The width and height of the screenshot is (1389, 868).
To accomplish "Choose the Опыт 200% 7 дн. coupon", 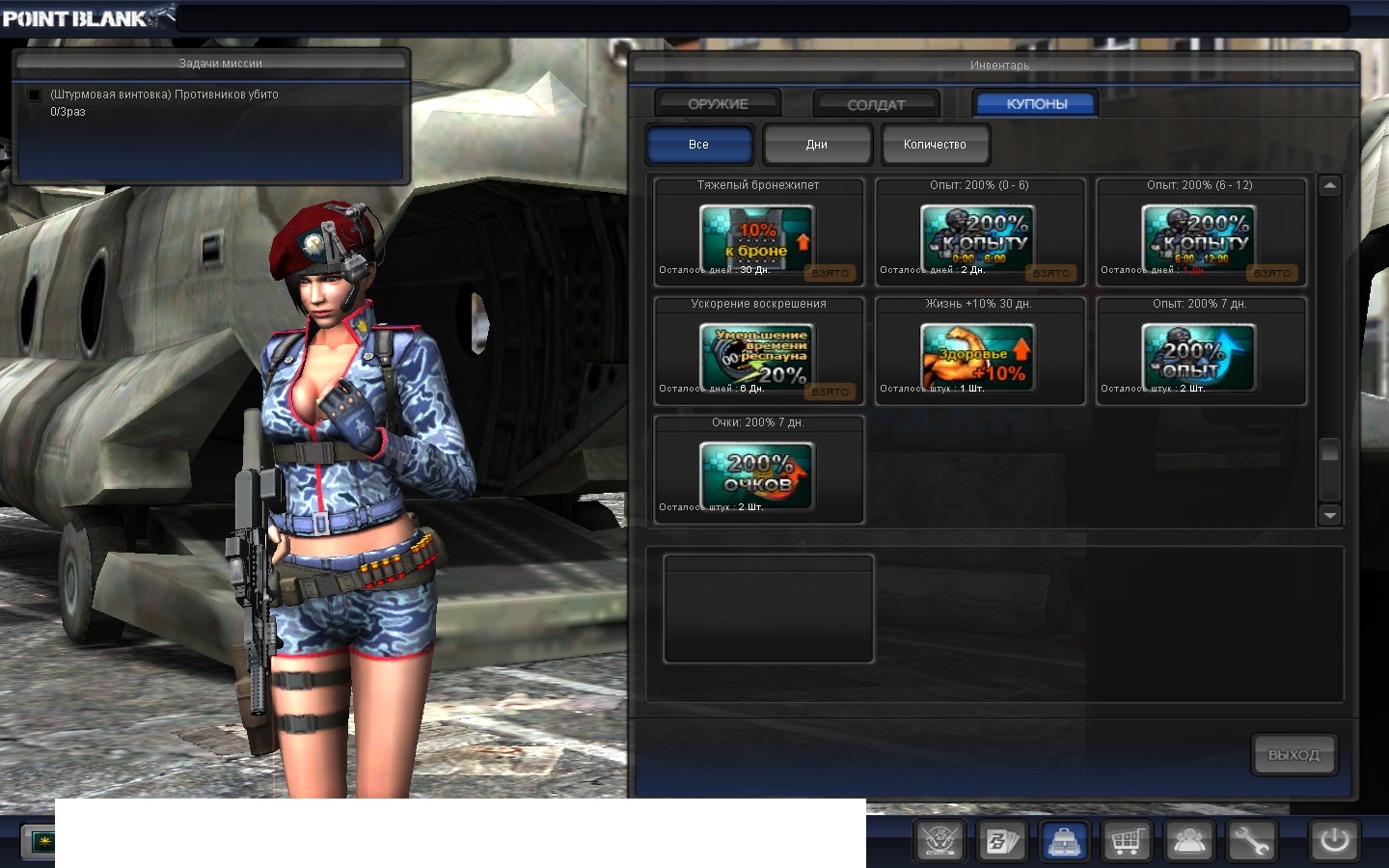I will pos(1200,357).
